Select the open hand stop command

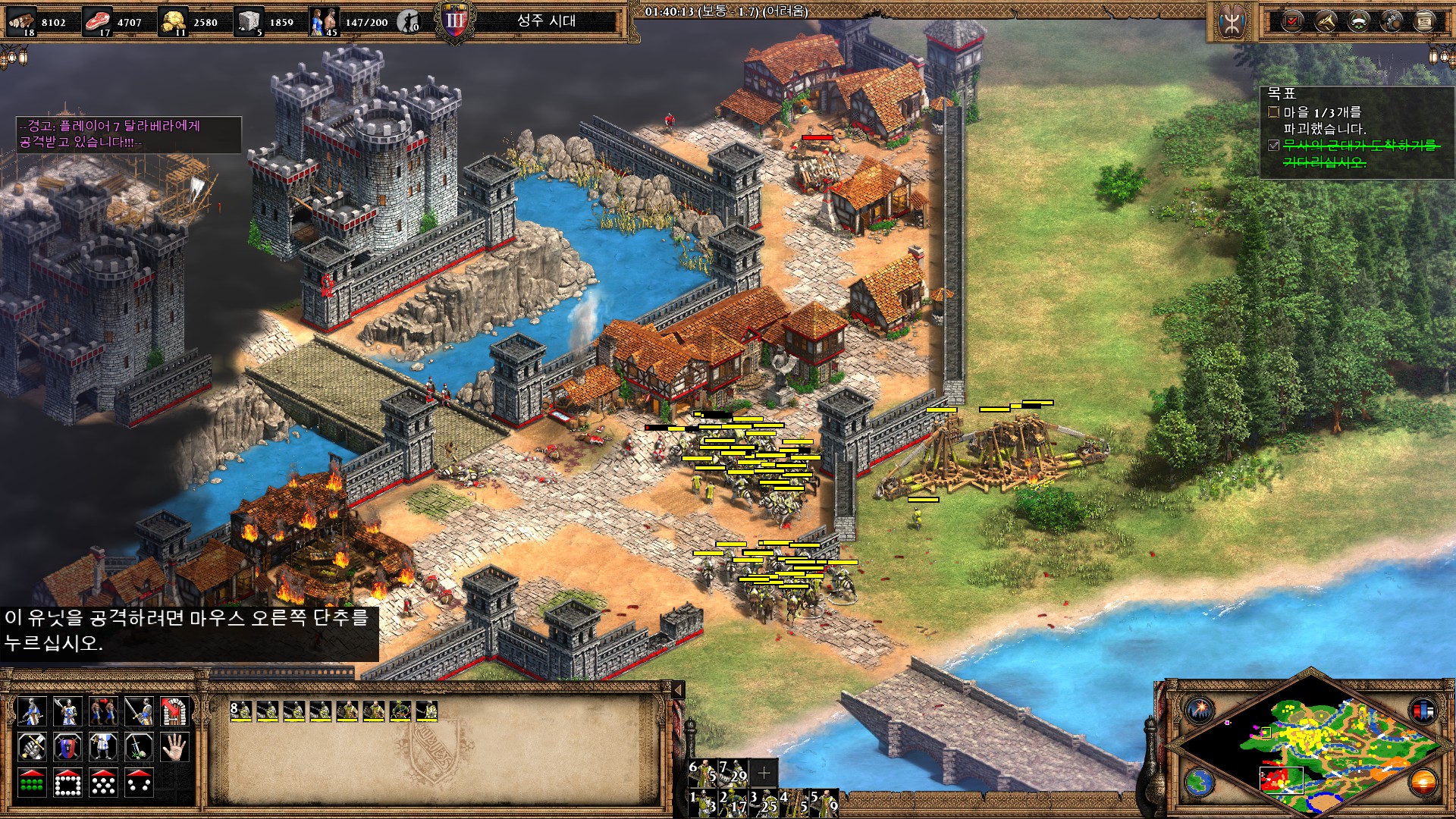(x=174, y=748)
